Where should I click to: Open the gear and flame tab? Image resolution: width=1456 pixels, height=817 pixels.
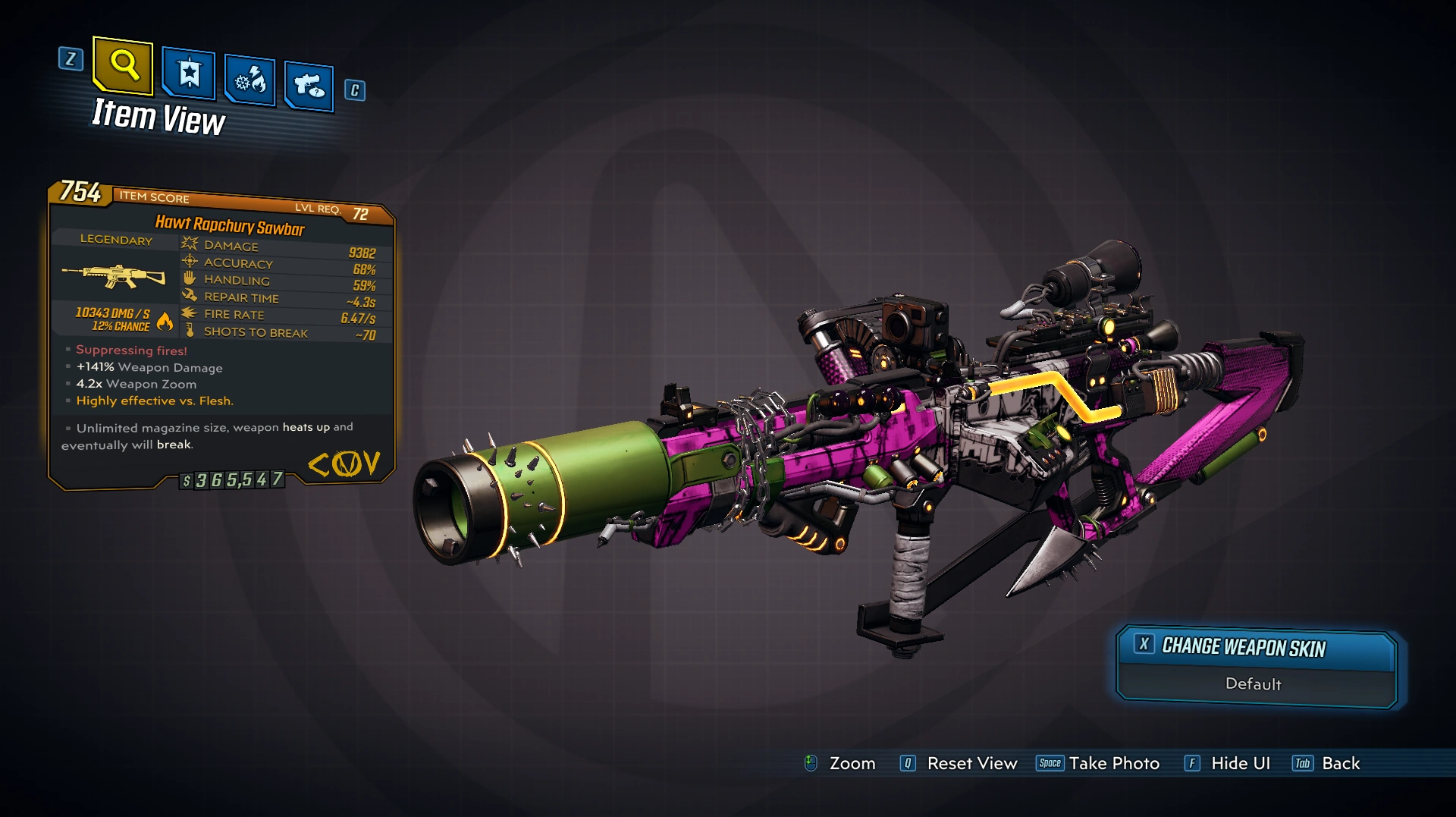[x=250, y=80]
